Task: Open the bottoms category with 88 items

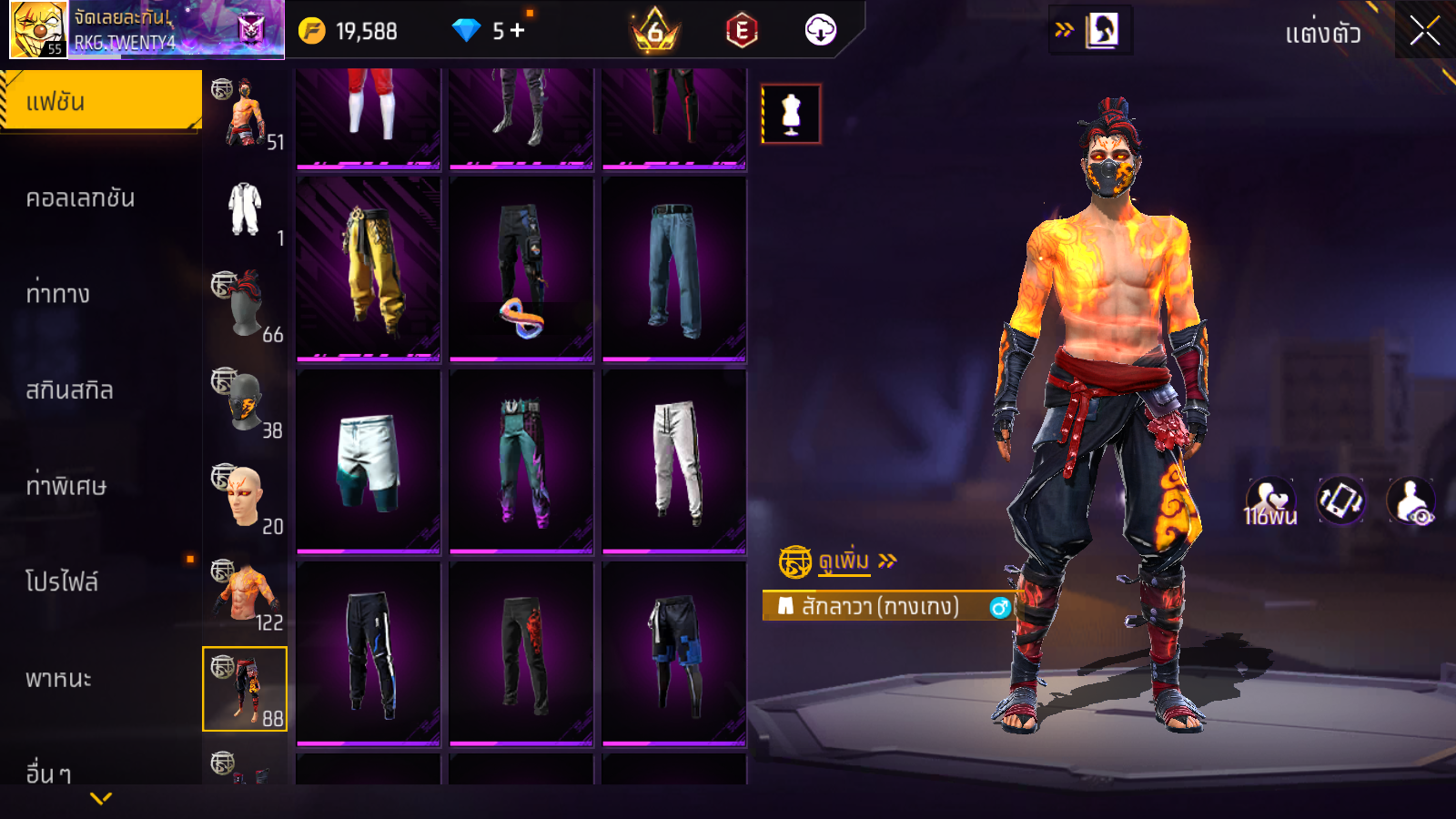Action: pos(245,689)
